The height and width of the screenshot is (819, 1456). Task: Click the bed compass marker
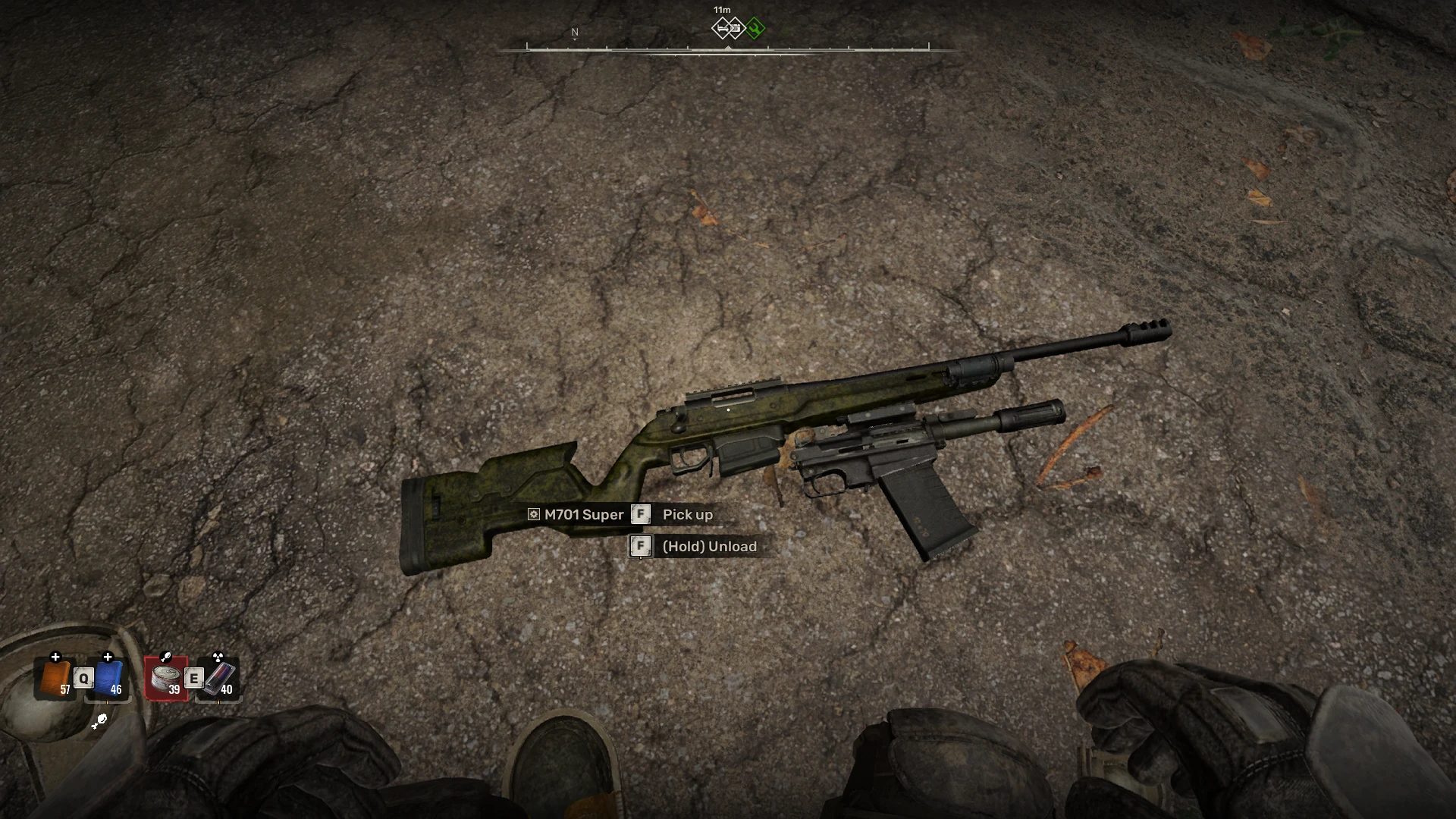[x=723, y=29]
